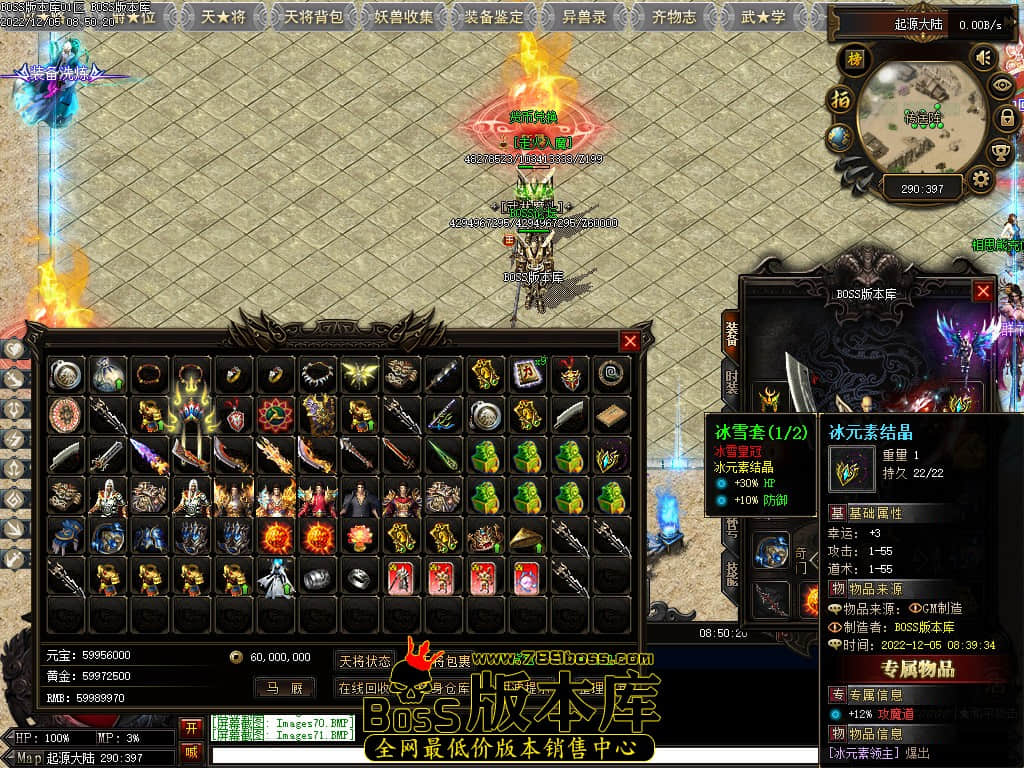Open the 天将状态 panel
This screenshot has height=768, width=1024.
[x=364, y=661]
